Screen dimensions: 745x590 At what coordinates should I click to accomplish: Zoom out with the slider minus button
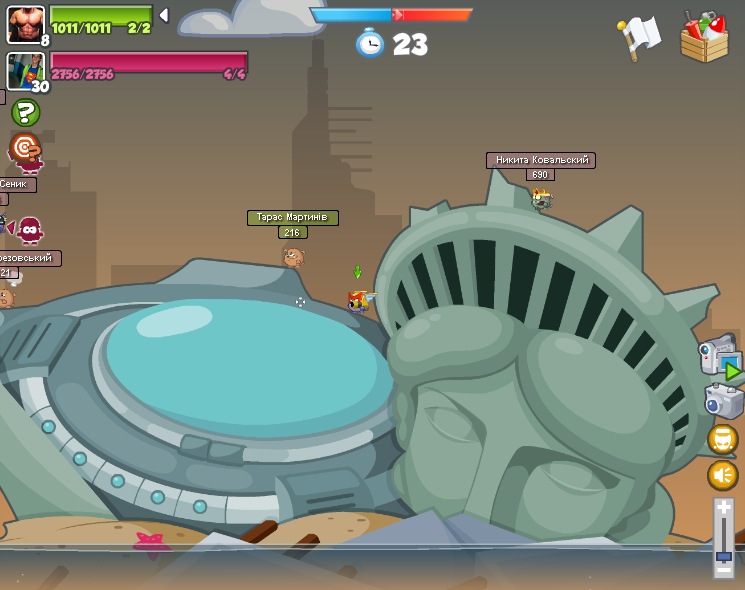723,571
